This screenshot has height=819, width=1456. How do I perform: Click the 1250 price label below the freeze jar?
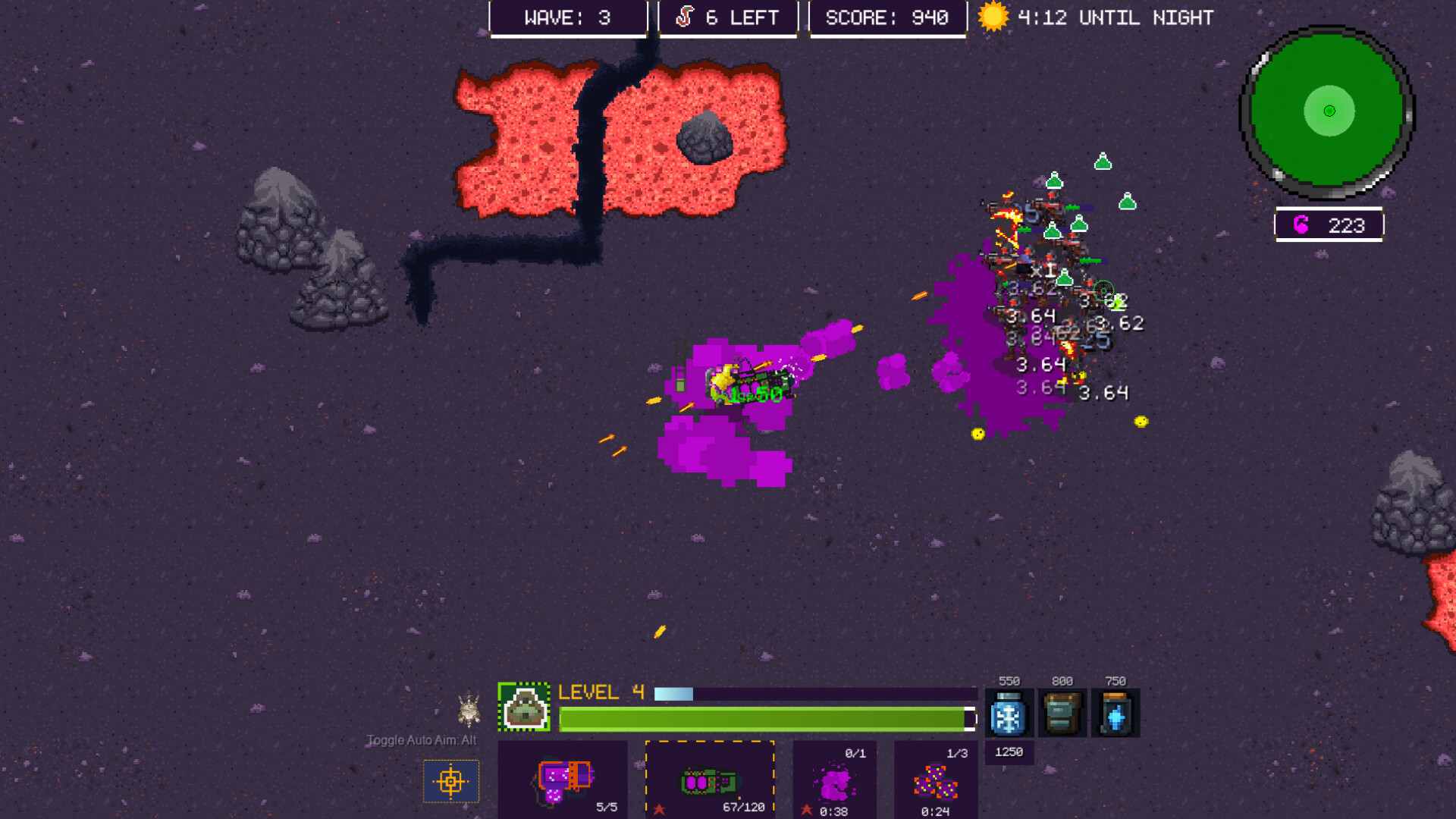(1009, 752)
